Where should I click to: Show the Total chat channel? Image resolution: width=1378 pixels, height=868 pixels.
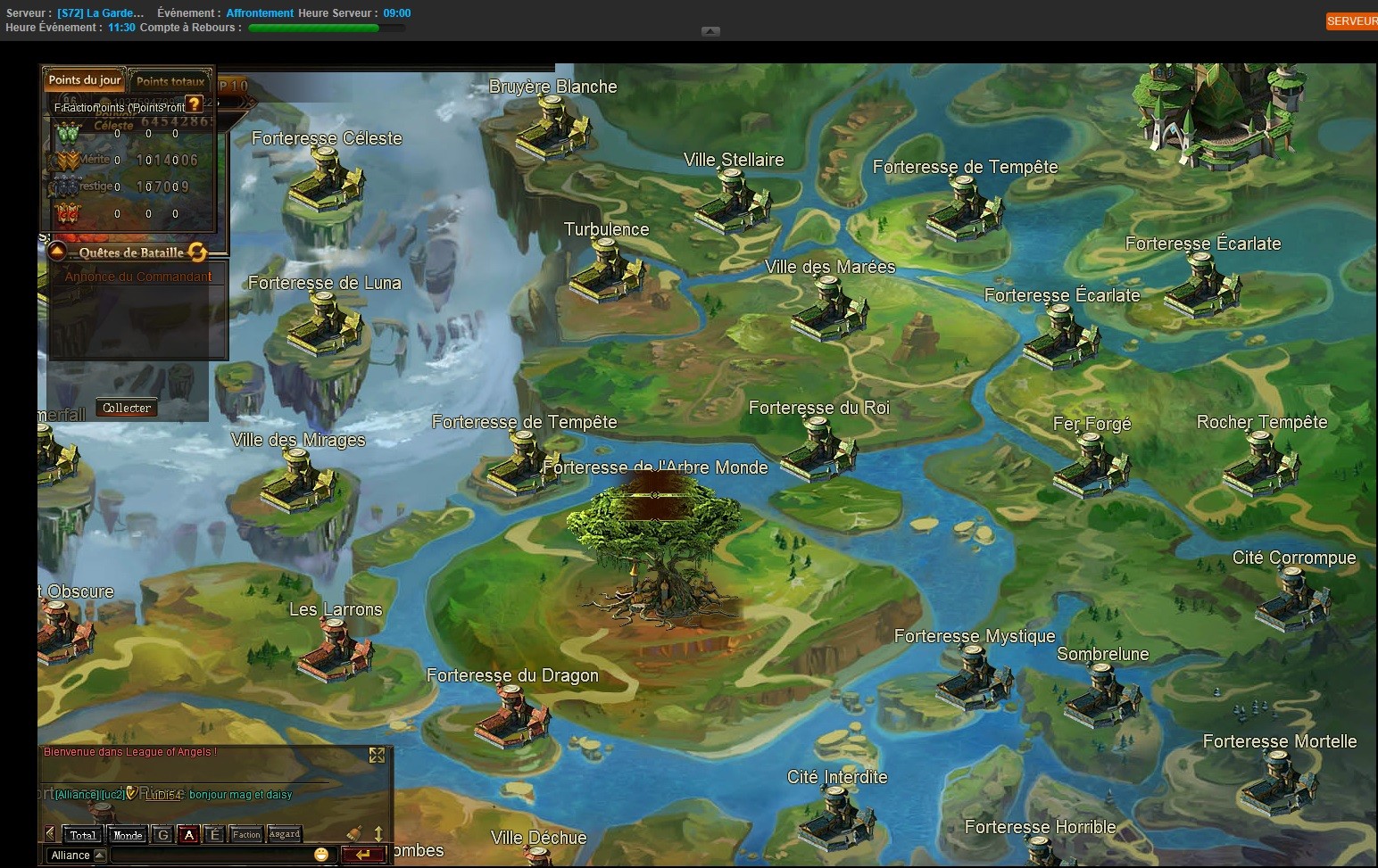pyautogui.click(x=83, y=835)
